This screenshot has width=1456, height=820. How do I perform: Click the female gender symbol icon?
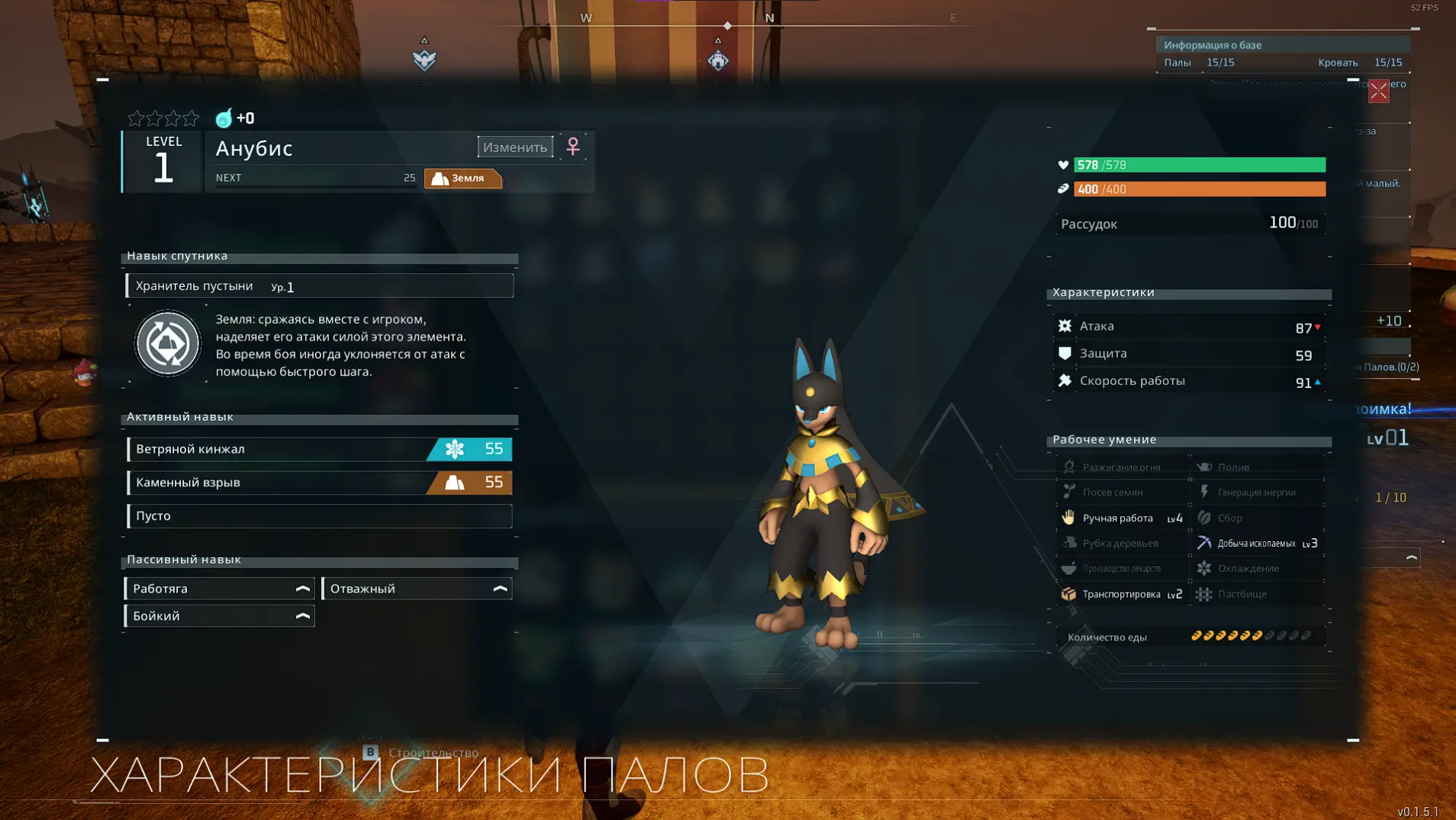point(573,147)
